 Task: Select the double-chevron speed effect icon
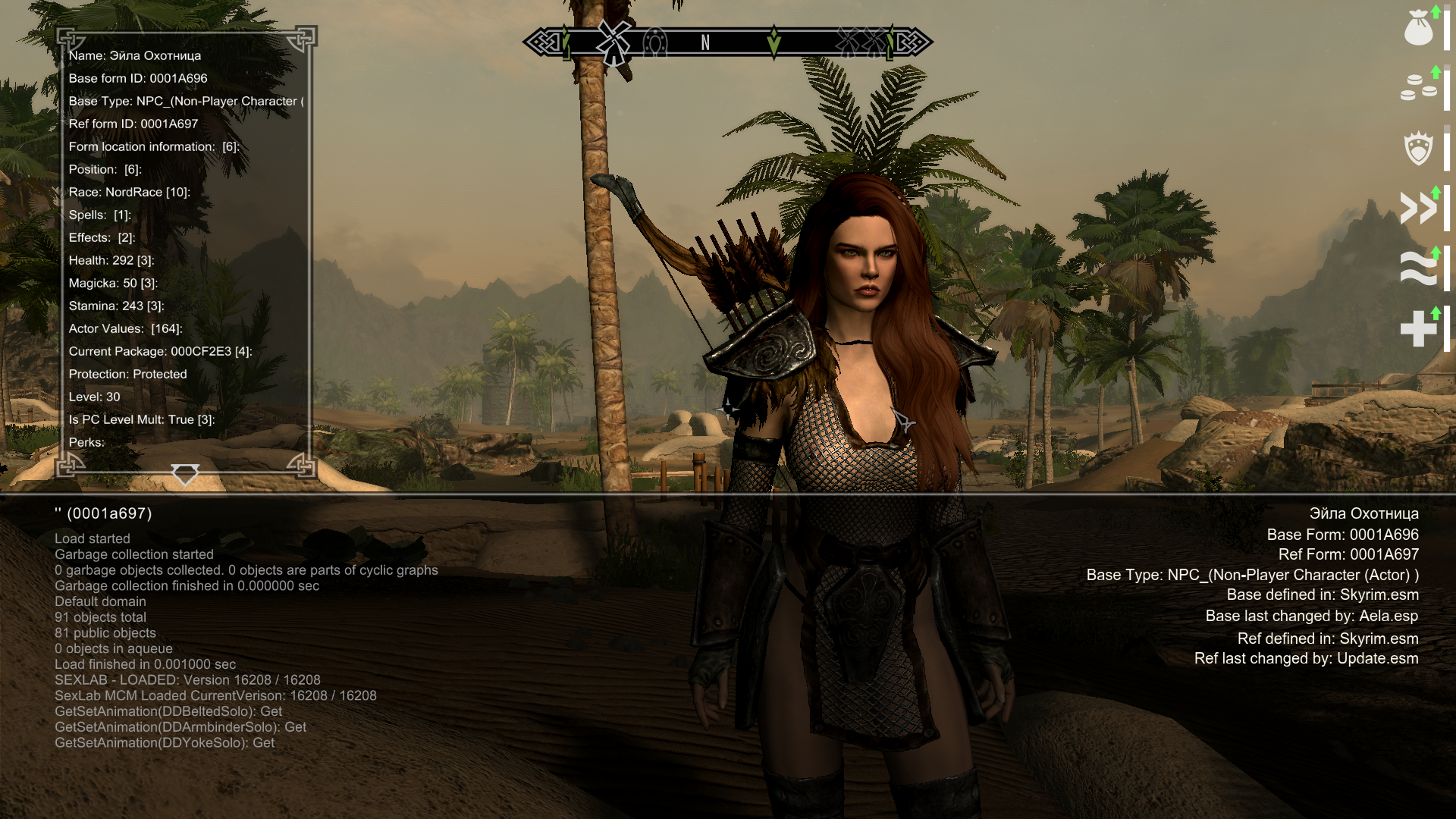(1418, 208)
